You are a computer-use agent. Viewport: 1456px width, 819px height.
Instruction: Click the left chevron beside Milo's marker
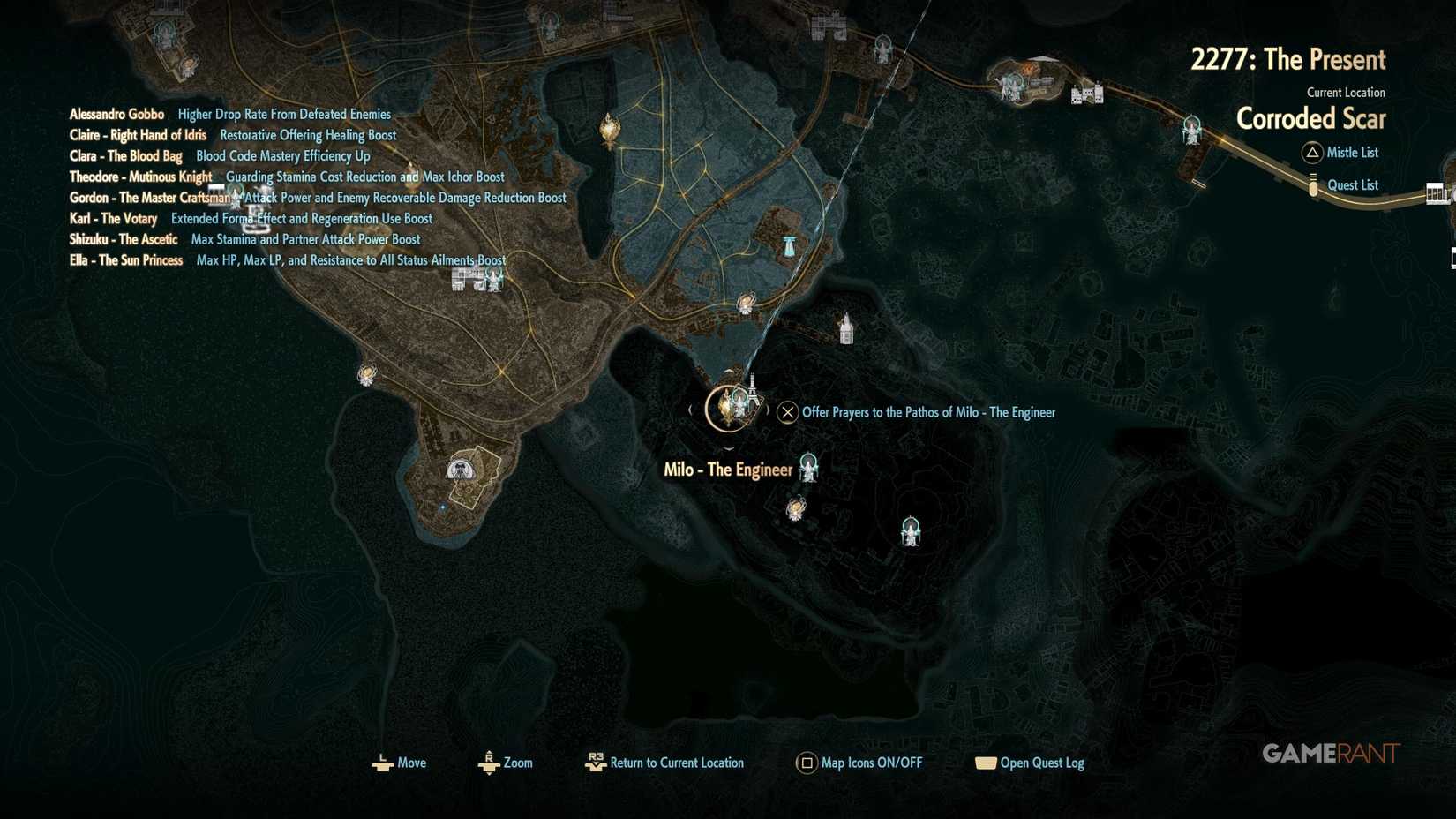point(690,410)
